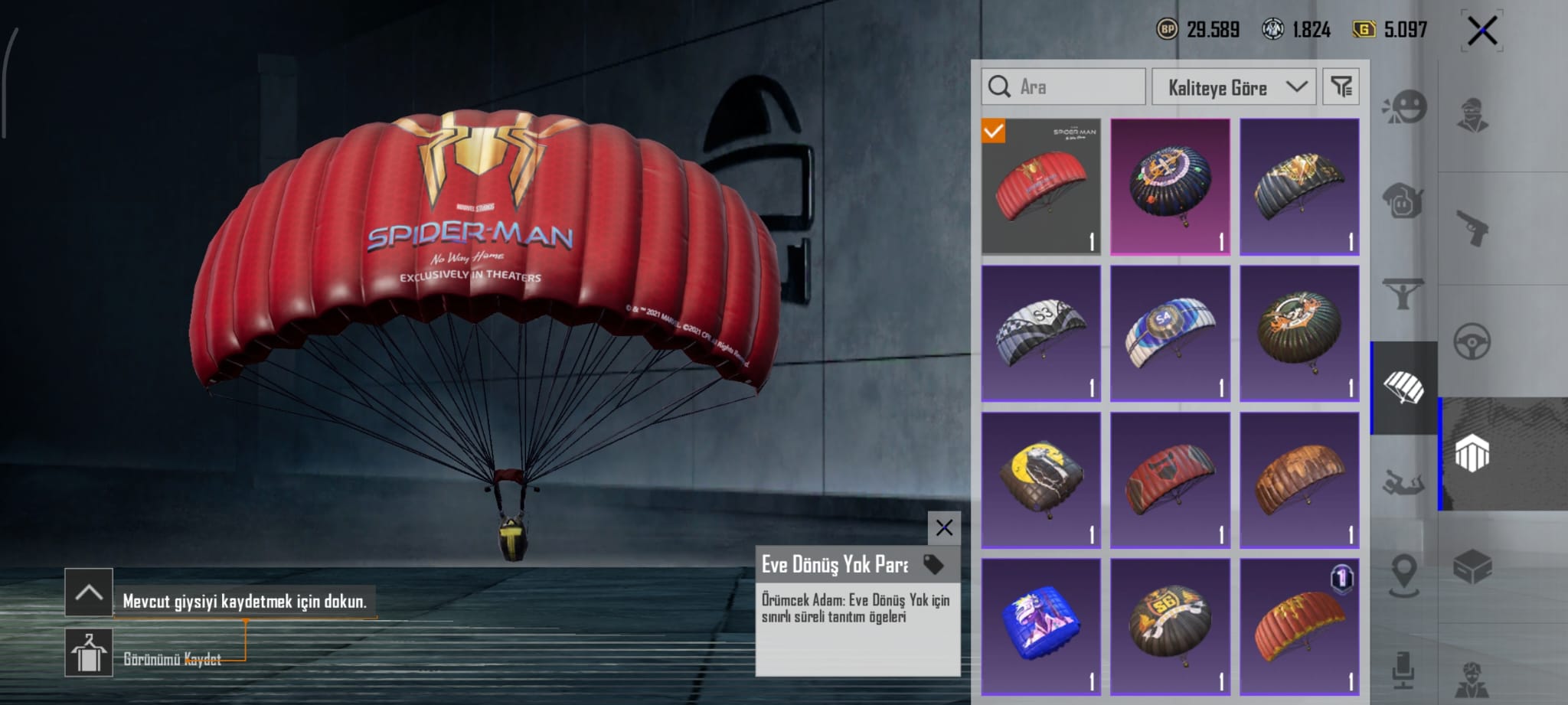
Task: Select the blue S4 parachute
Action: pos(1170,333)
